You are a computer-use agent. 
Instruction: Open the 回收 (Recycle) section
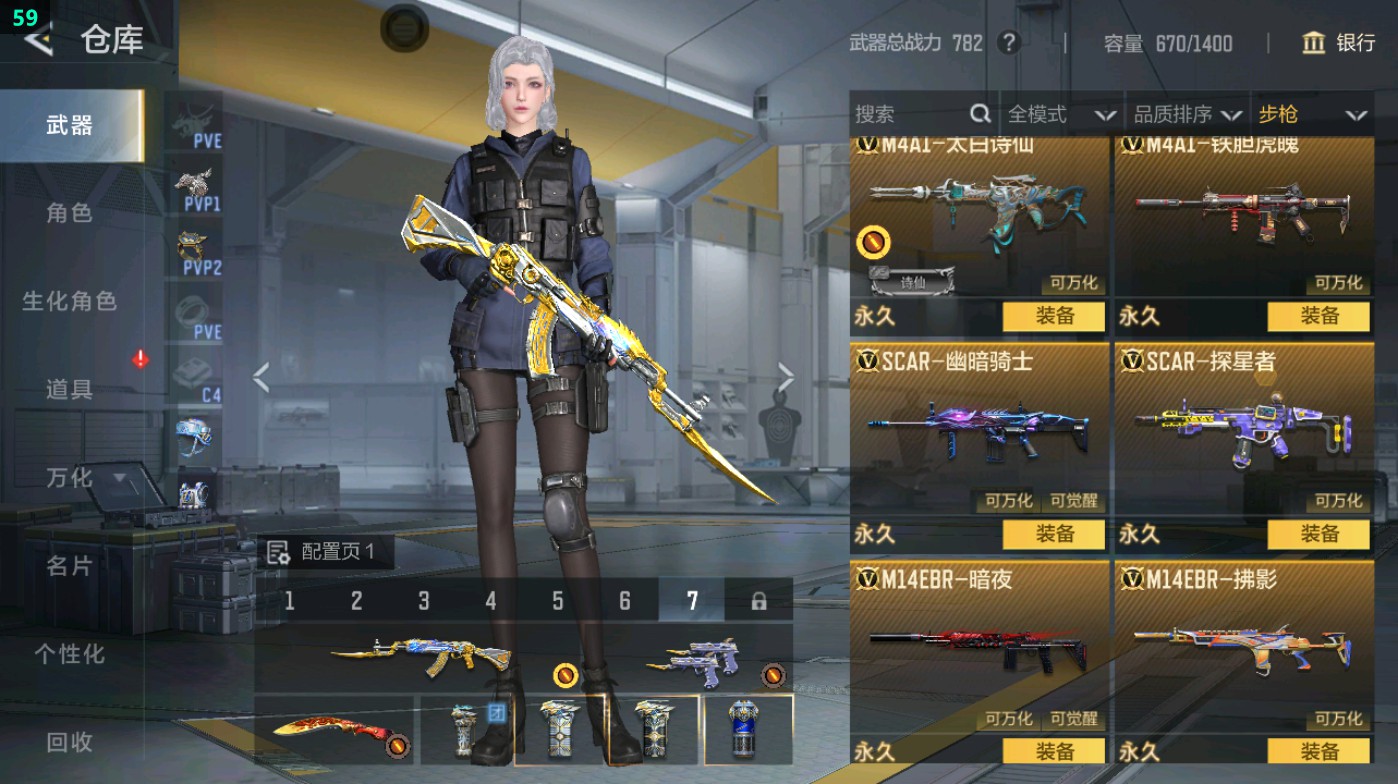(x=70, y=742)
